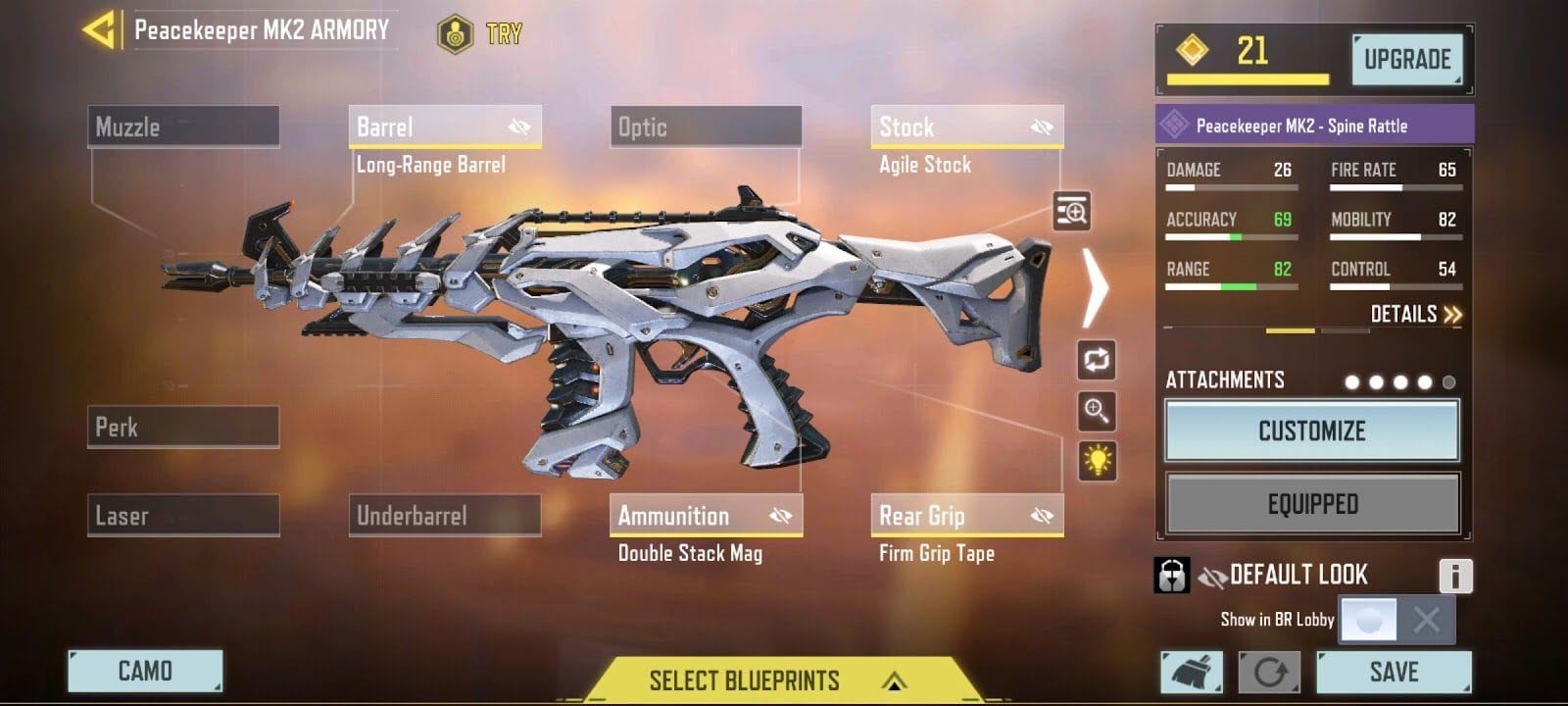Tap the inspect weapon magnifier icon
The width and height of the screenshot is (1568, 706).
click(x=1074, y=213)
